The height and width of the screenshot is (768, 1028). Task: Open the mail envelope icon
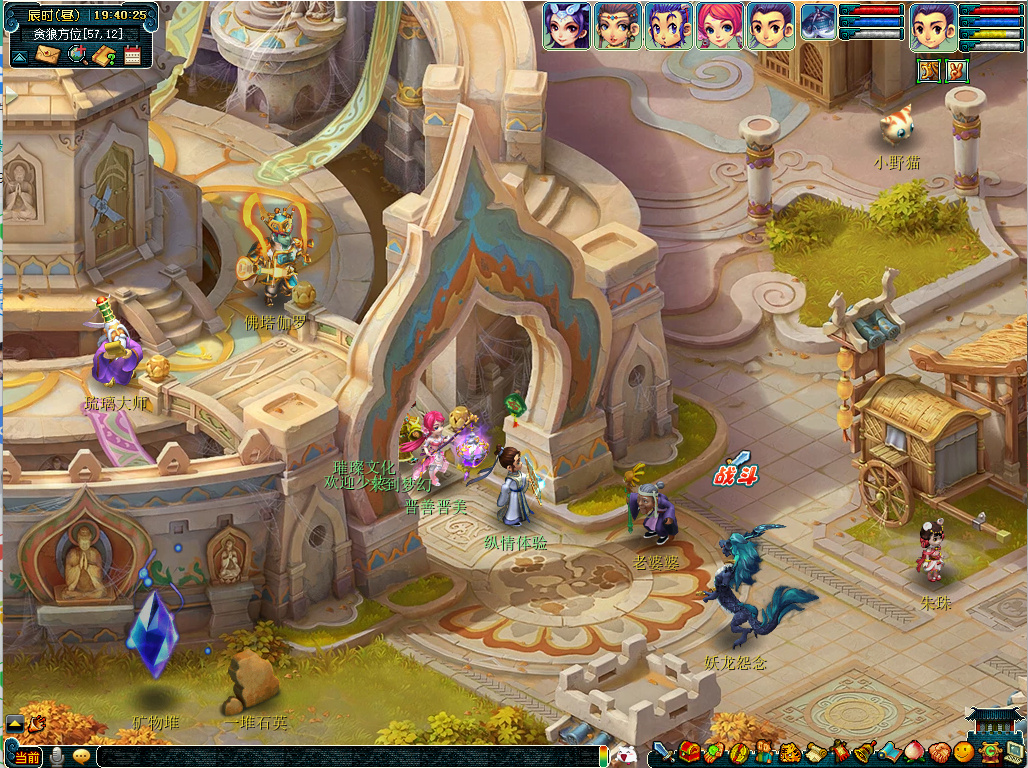pos(47,56)
